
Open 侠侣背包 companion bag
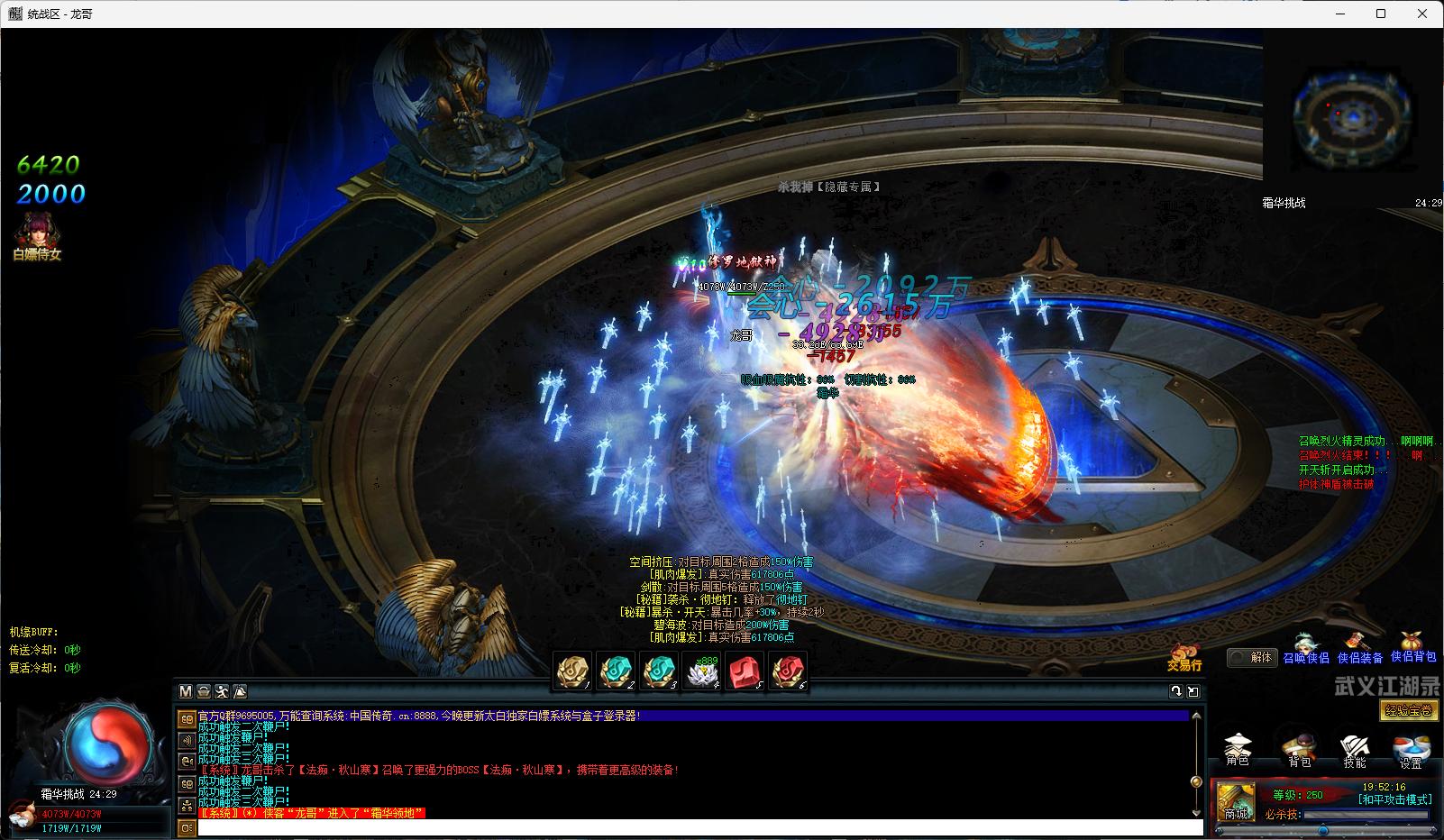click(1412, 649)
